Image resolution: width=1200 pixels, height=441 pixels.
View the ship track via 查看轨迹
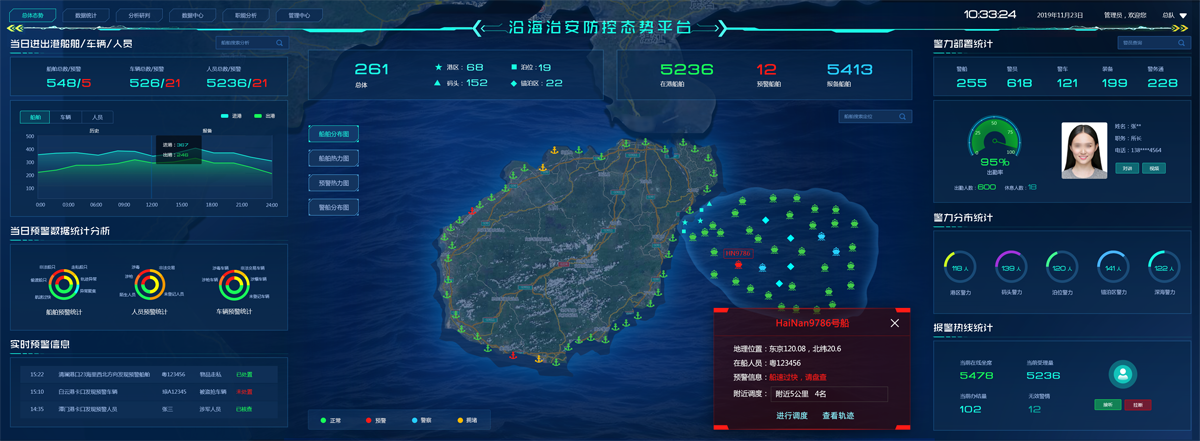[838, 415]
